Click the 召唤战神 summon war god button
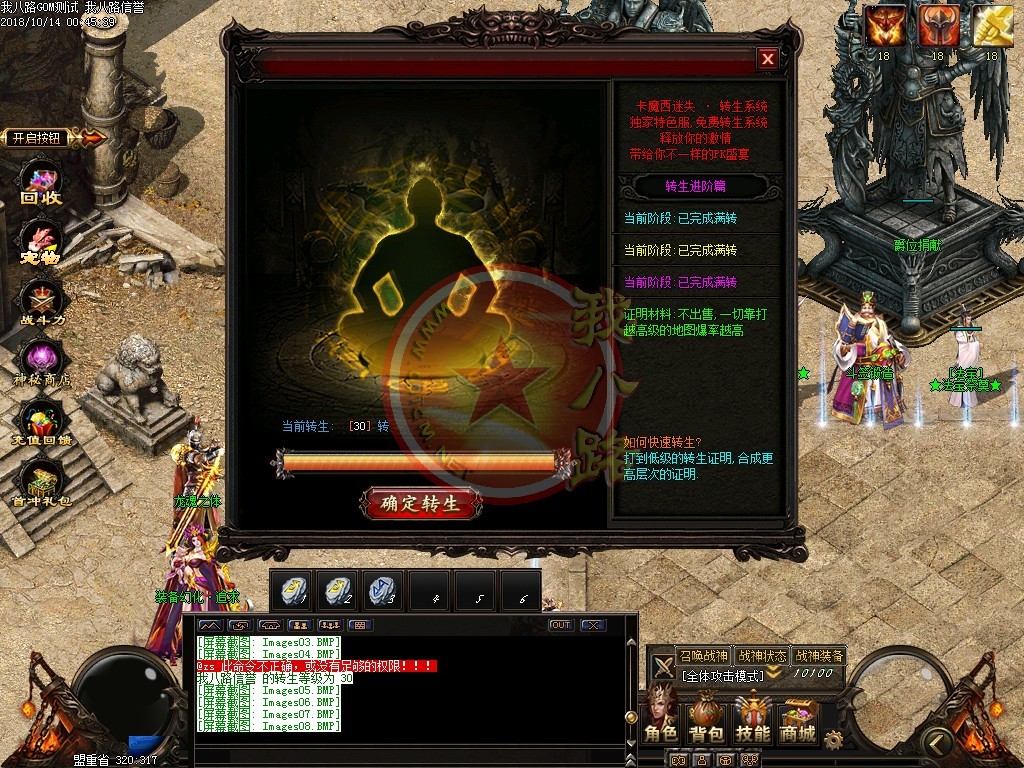The height and width of the screenshot is (768, 1024). click(704, 656)
